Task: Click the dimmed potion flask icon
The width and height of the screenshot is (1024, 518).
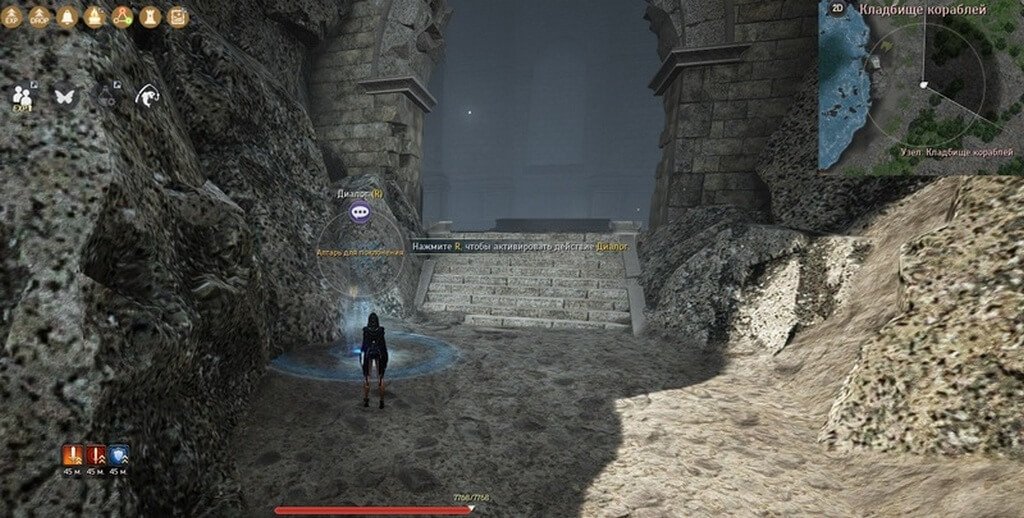Action: (x=108, y=95)
